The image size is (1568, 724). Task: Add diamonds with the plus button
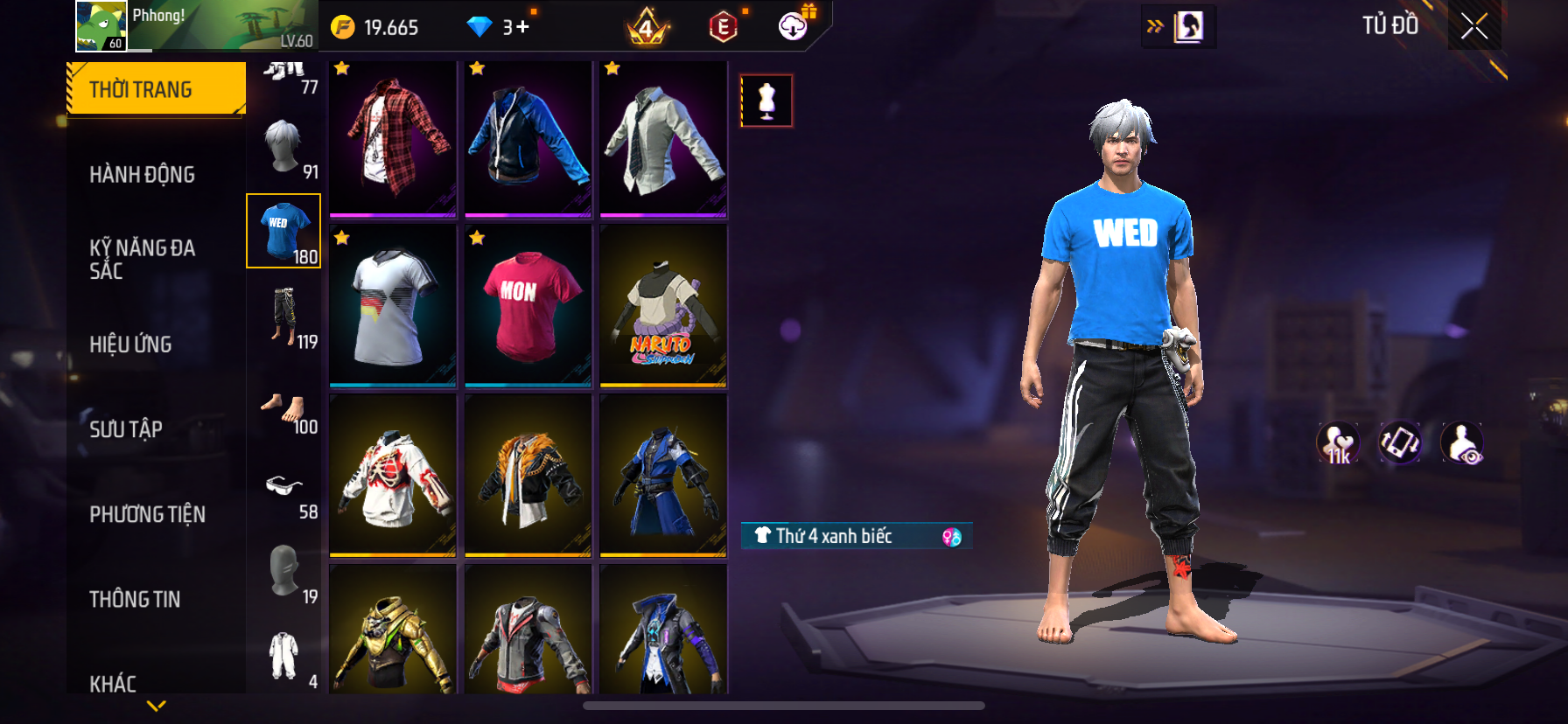tap(522, 27)
